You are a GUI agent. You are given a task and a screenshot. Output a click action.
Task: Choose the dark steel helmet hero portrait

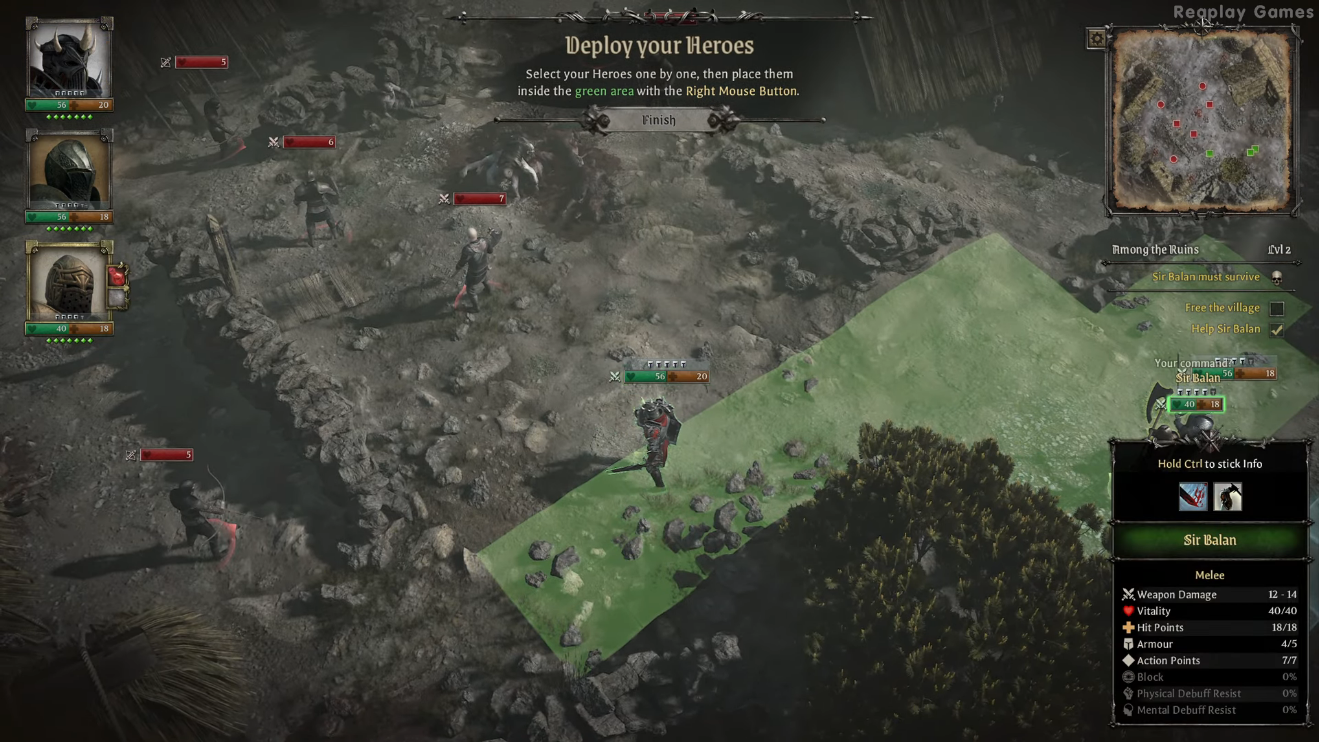pyautogui.click(x=68, y=171)
